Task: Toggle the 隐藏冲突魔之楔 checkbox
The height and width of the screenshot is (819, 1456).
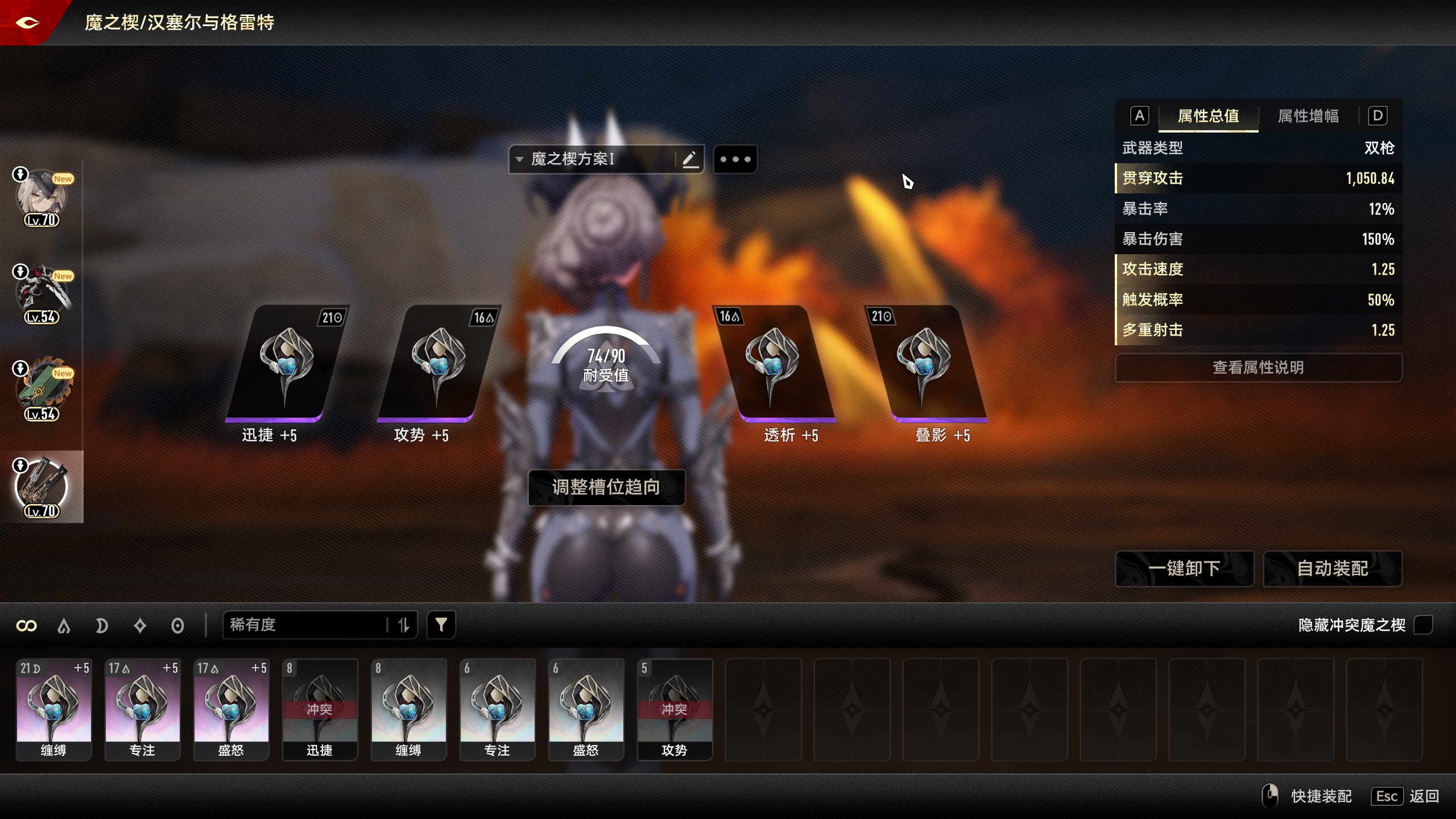Action: [1423, 625]
